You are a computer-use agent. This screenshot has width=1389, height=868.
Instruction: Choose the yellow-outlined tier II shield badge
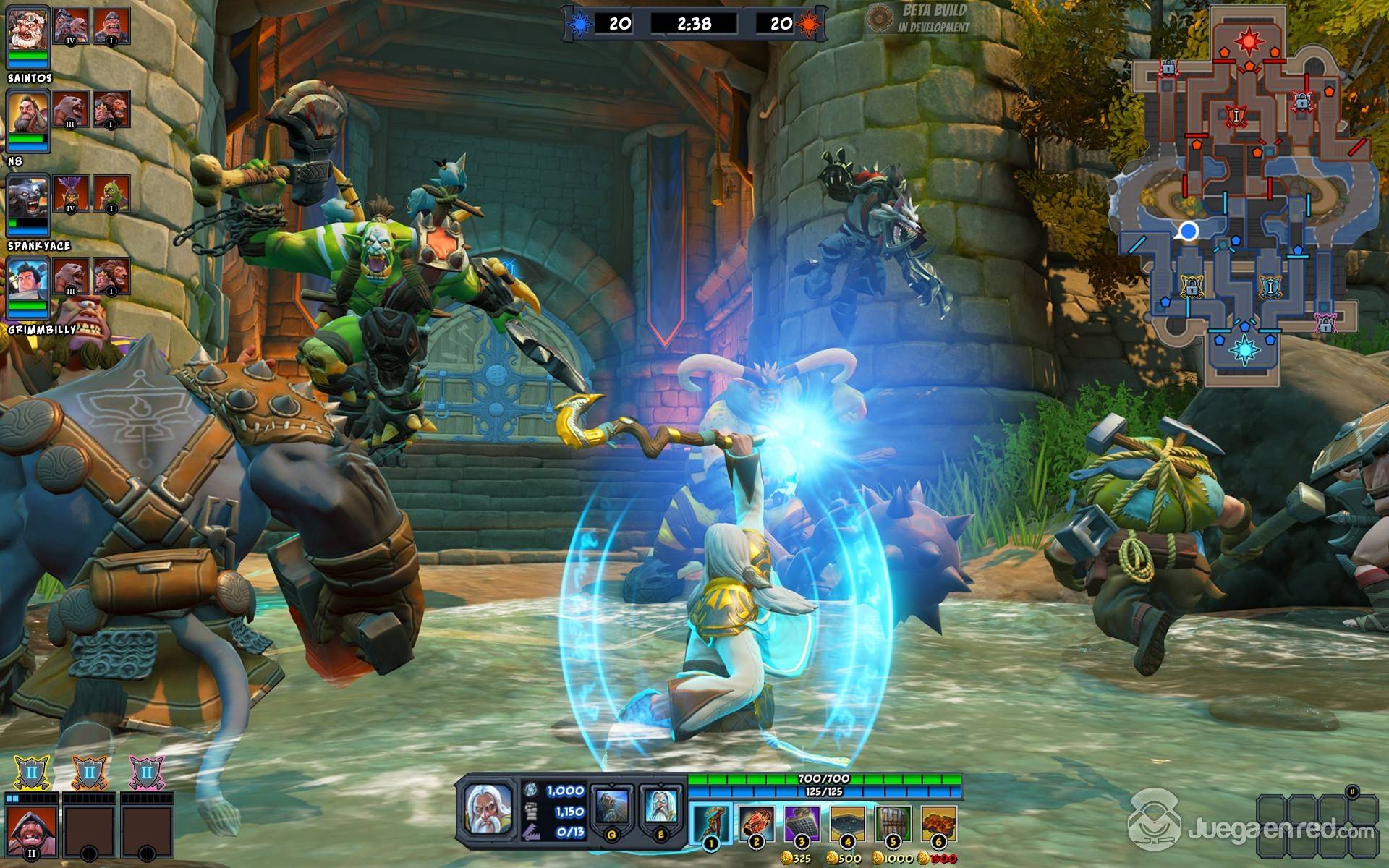coord(31,773)
